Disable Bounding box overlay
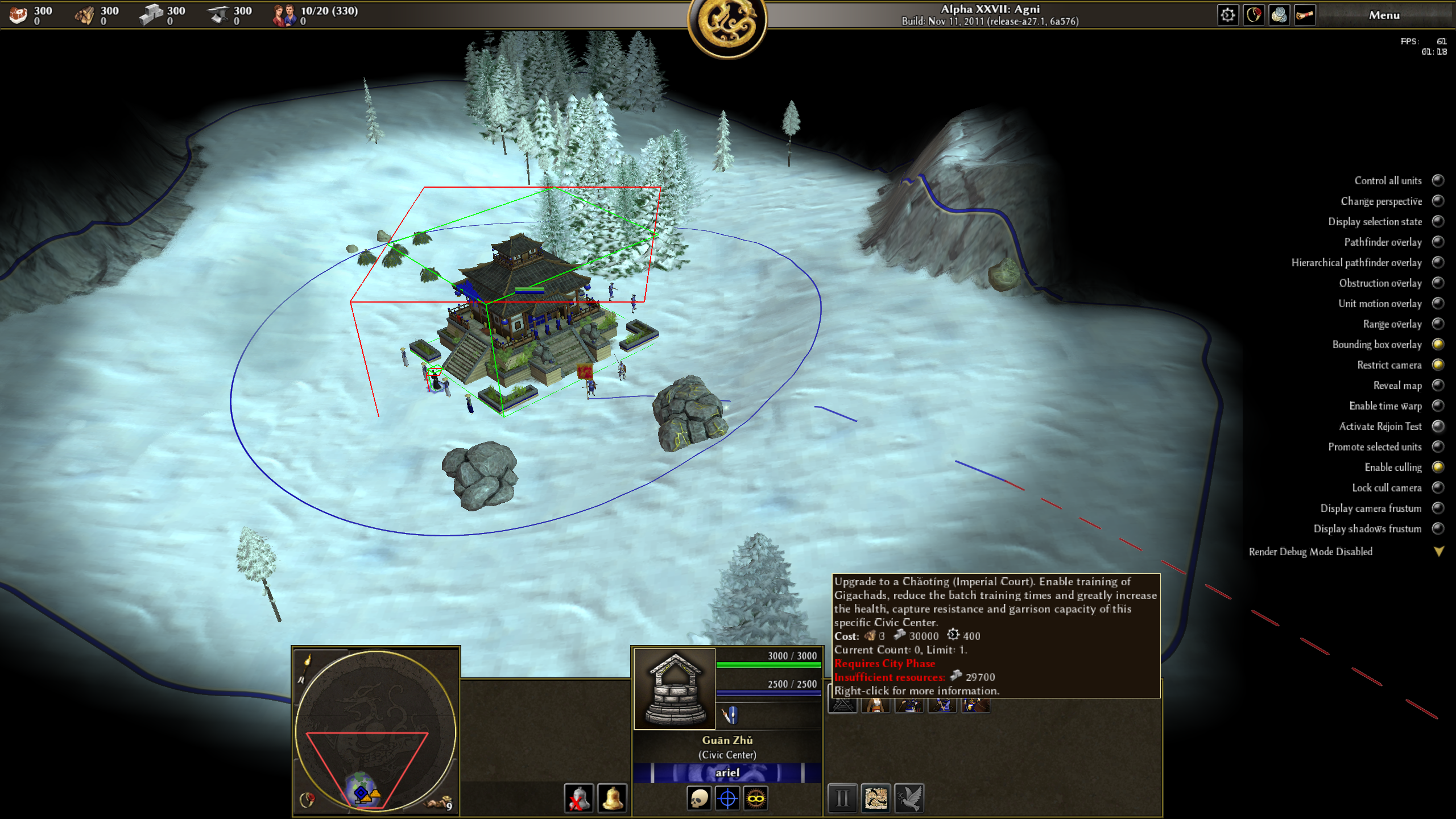The width and height of the screenshot is (1456, 819). [1438, 344]
